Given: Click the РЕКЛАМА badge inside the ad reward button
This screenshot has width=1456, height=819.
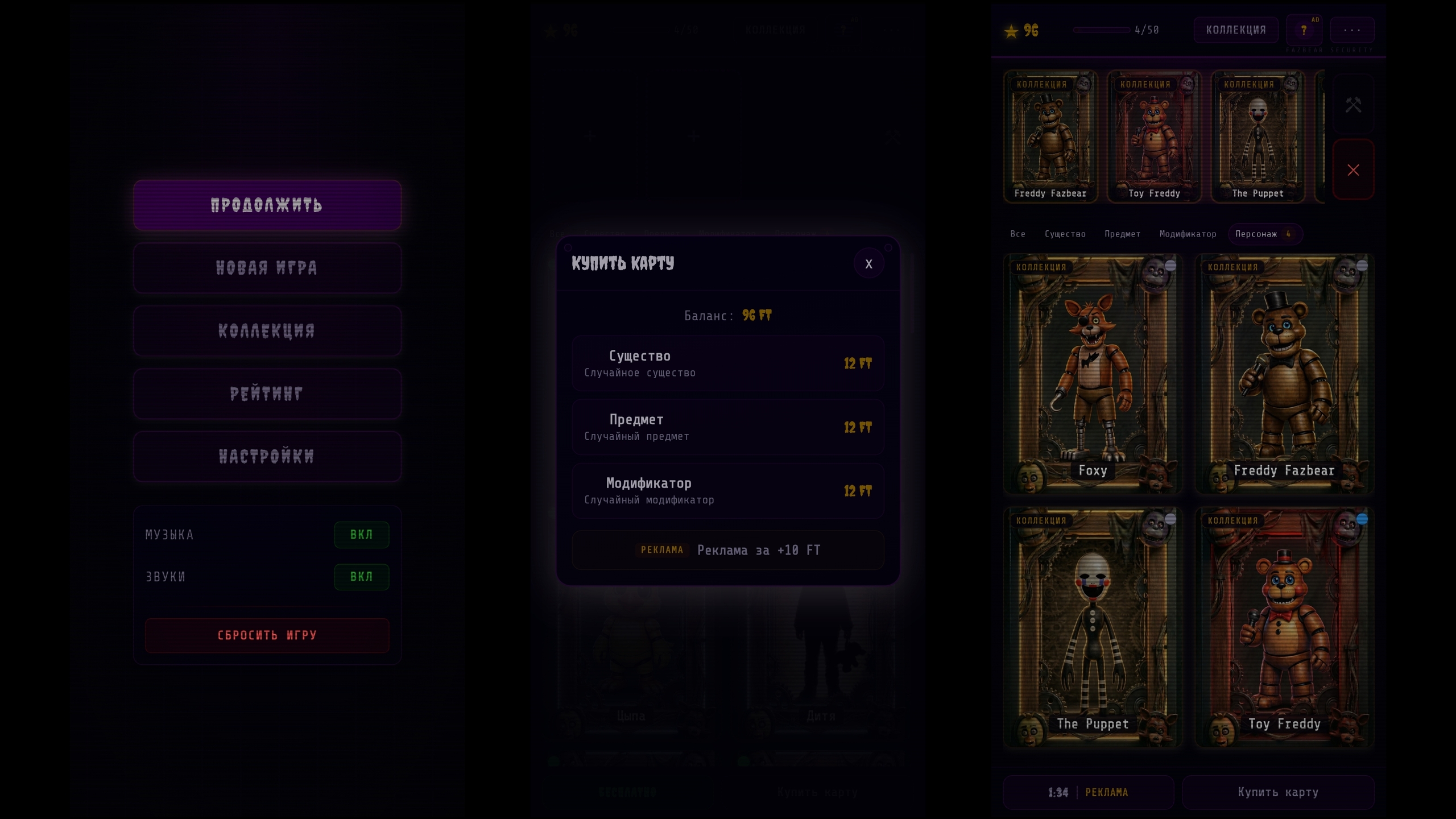Looking at the screenshot, I should (661, 550).
